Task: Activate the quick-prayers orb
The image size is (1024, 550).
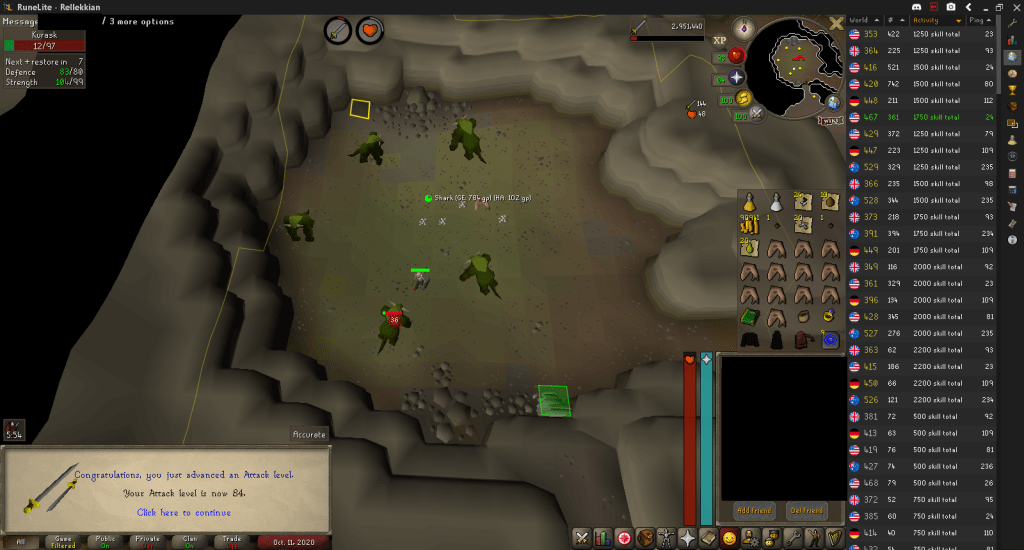Action: coord(737,77)
